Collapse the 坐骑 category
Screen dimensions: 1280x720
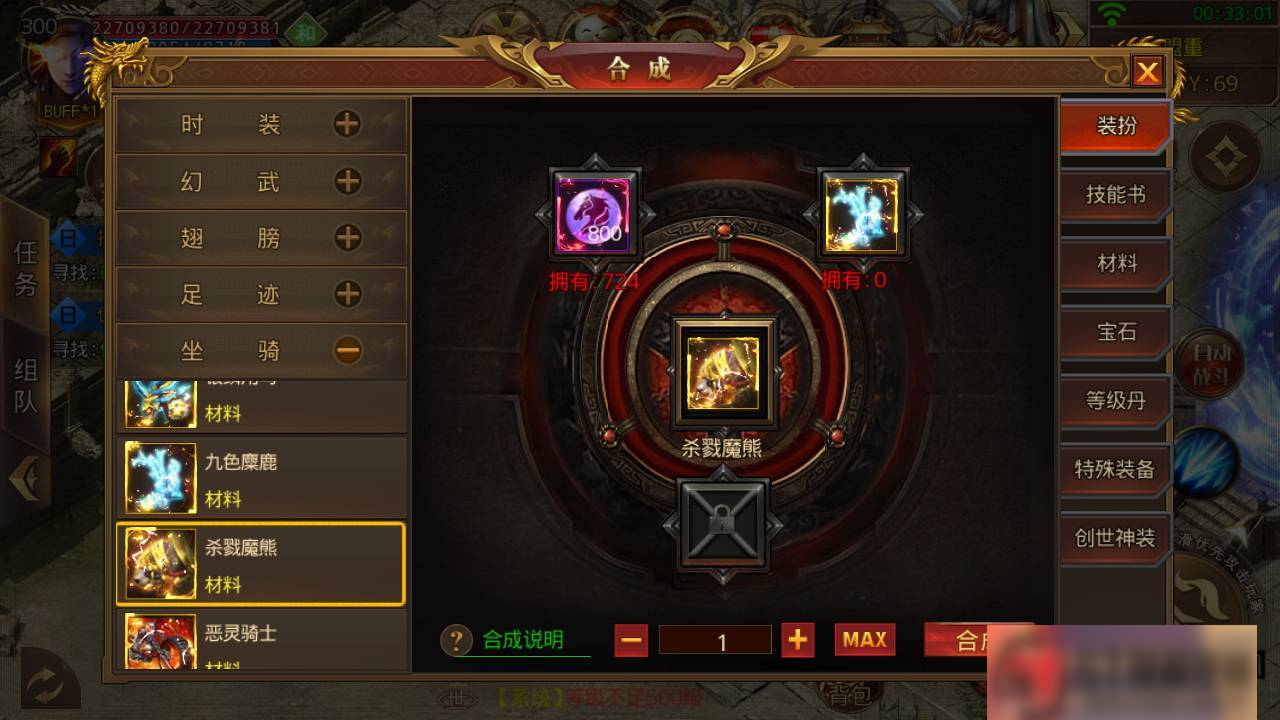(347, 350)
